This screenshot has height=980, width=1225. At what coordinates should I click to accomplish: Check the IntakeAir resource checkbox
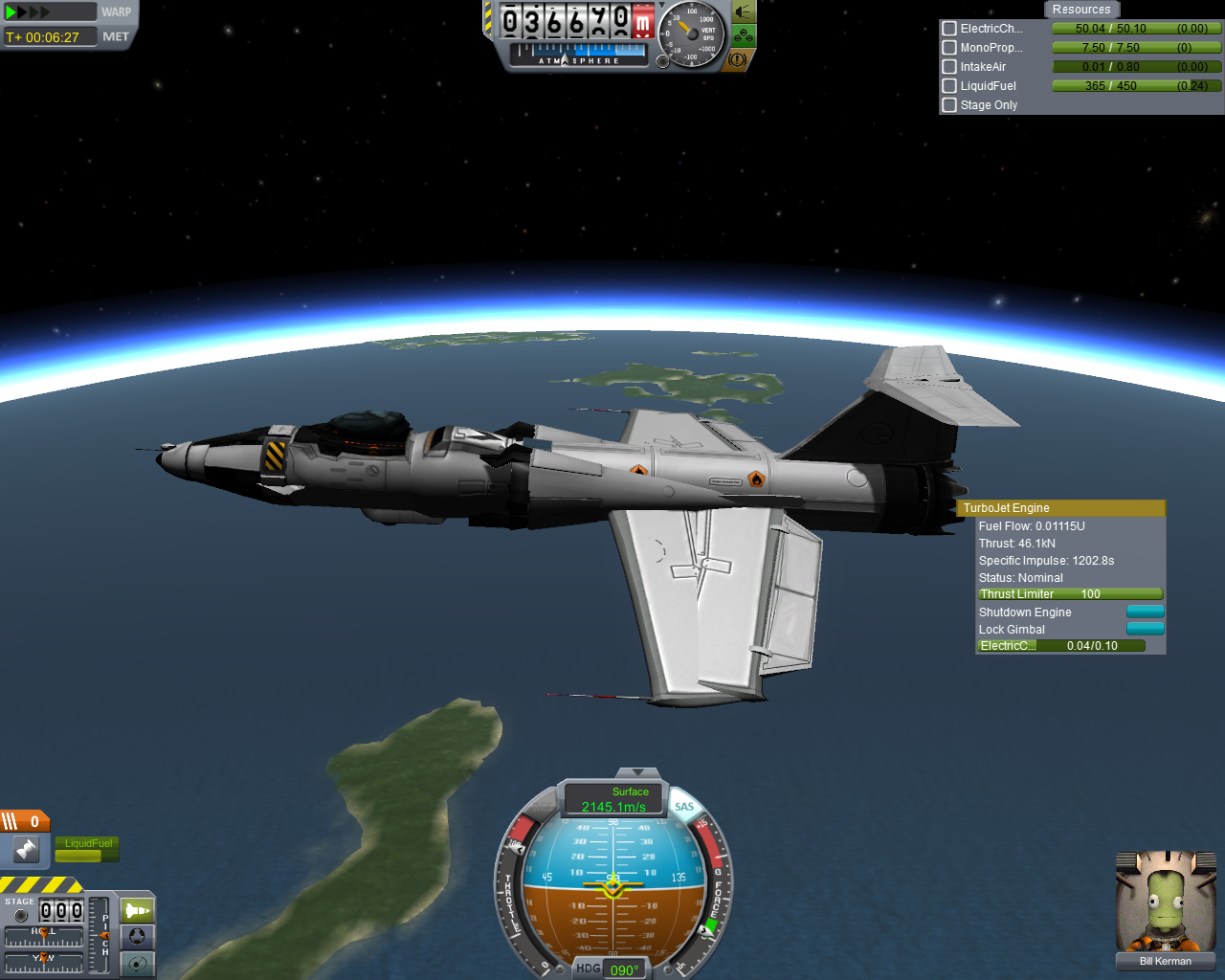[949, 67]
